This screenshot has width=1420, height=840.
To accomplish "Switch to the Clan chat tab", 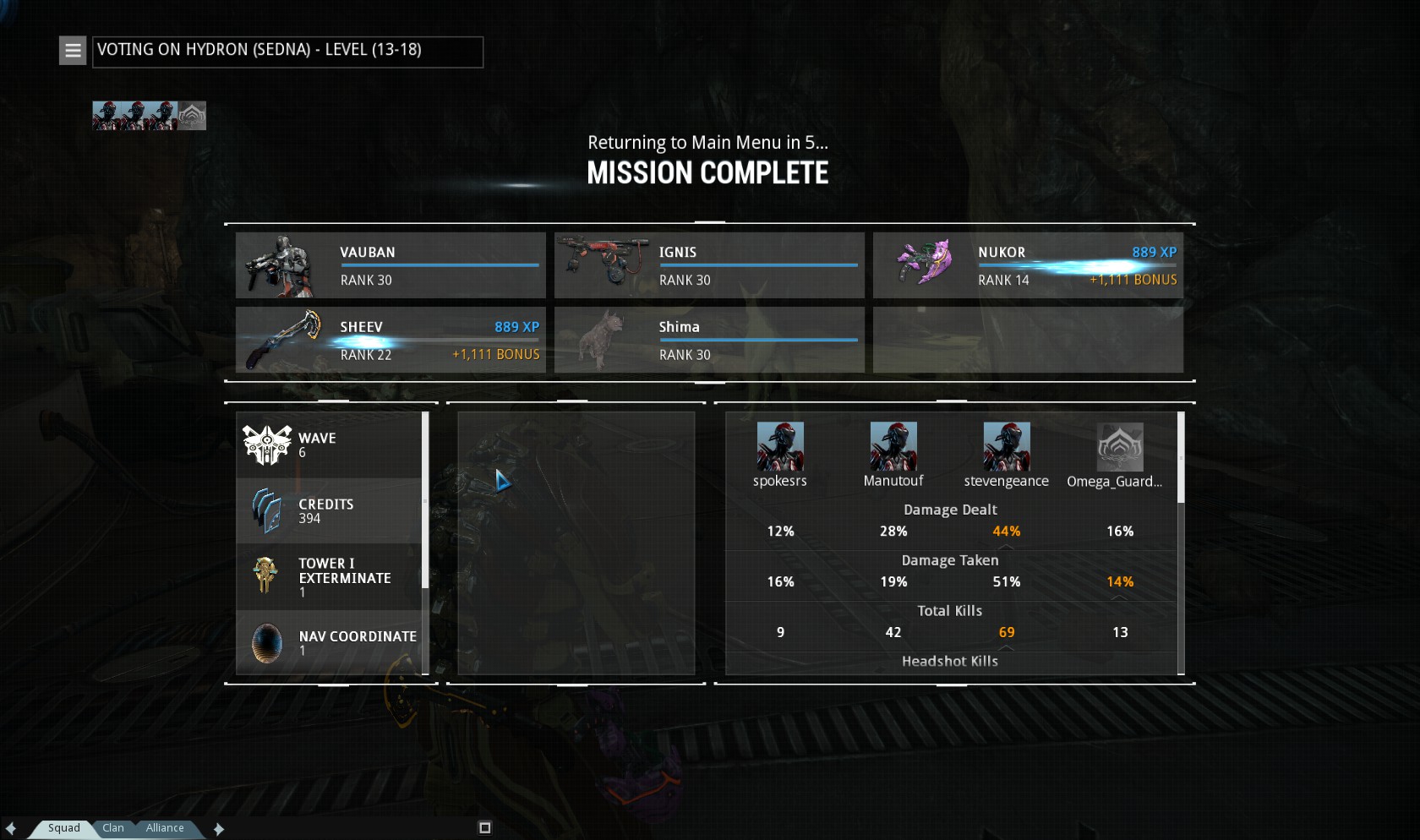I will pos(113,828).
